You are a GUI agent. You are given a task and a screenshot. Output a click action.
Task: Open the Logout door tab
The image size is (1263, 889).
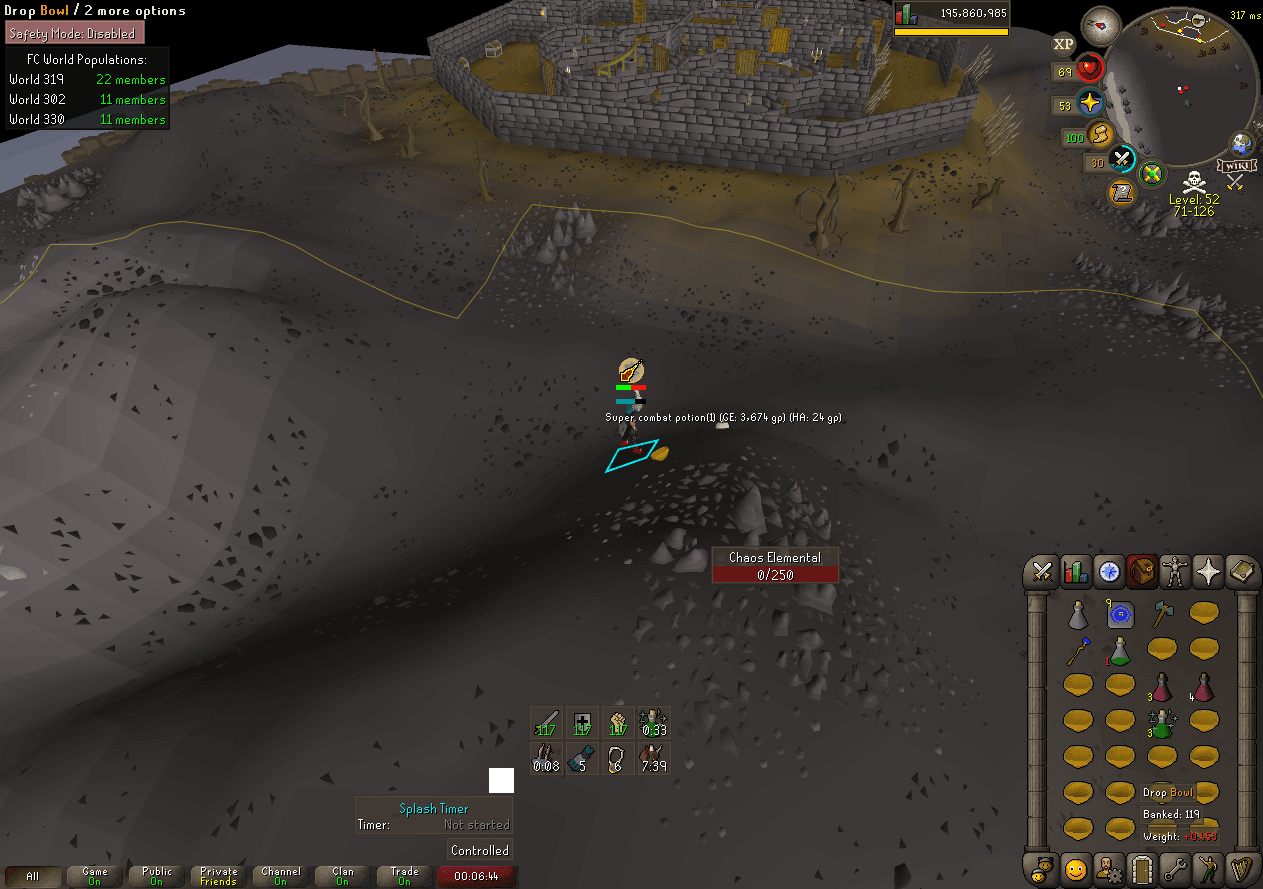[1142, 868]
